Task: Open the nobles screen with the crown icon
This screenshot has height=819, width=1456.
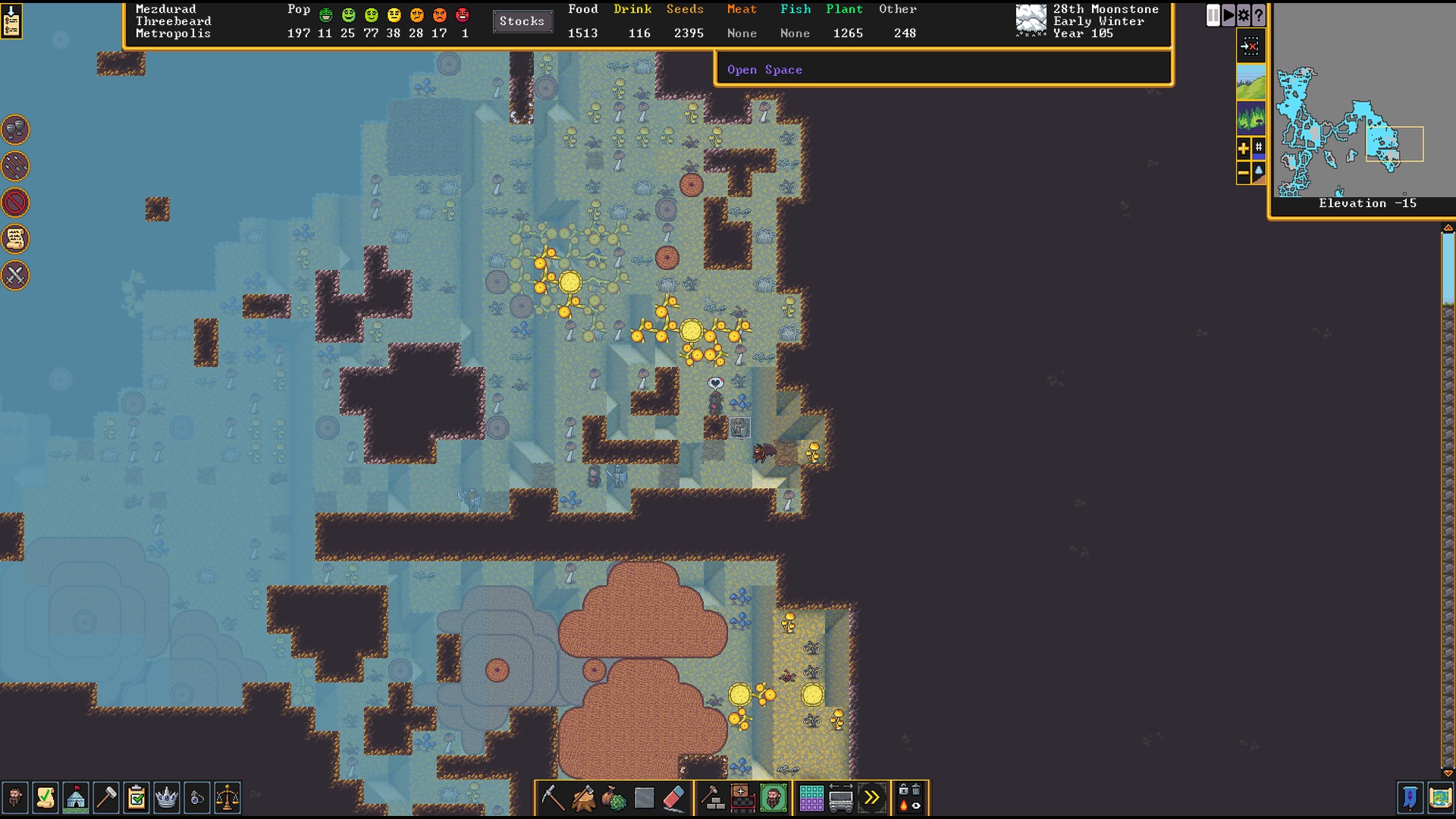Action: [x=166, y=798]
